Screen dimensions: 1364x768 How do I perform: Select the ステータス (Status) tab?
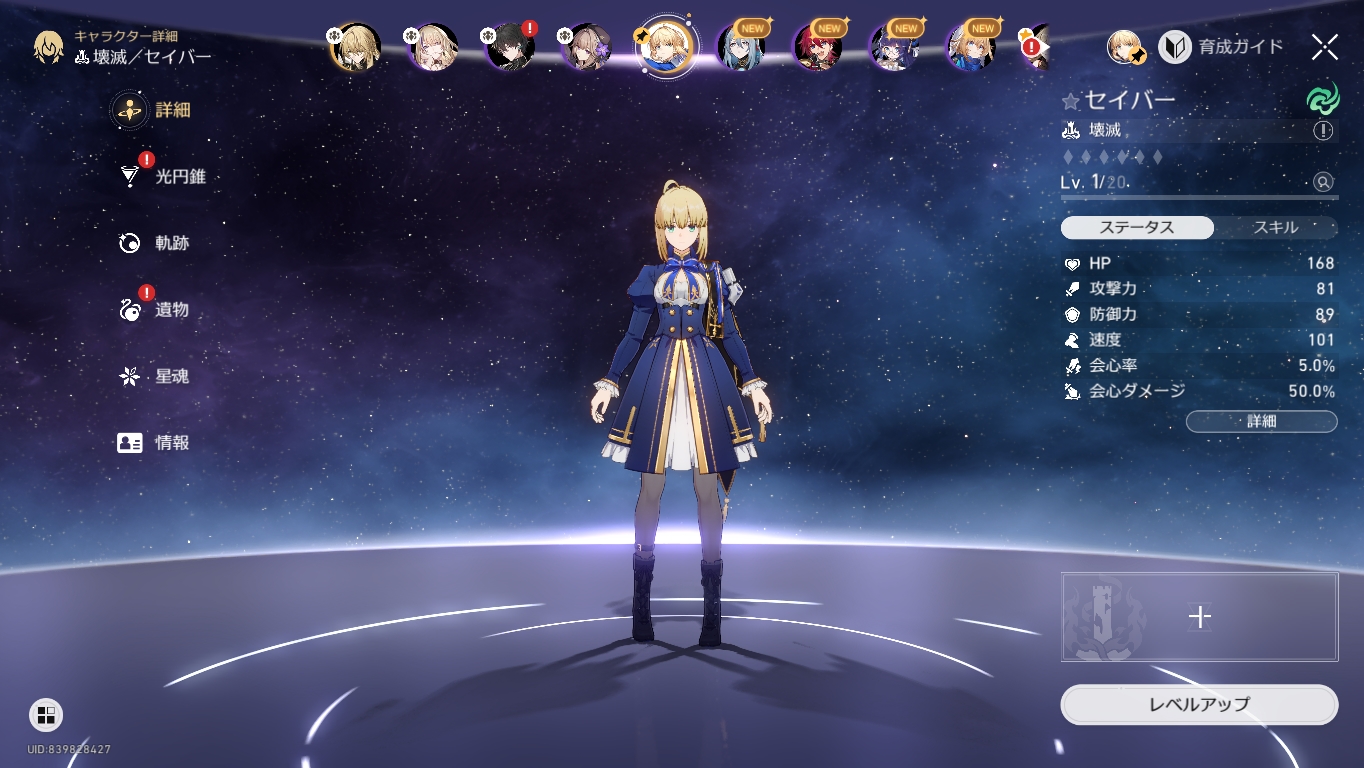tap(1137, 228)
